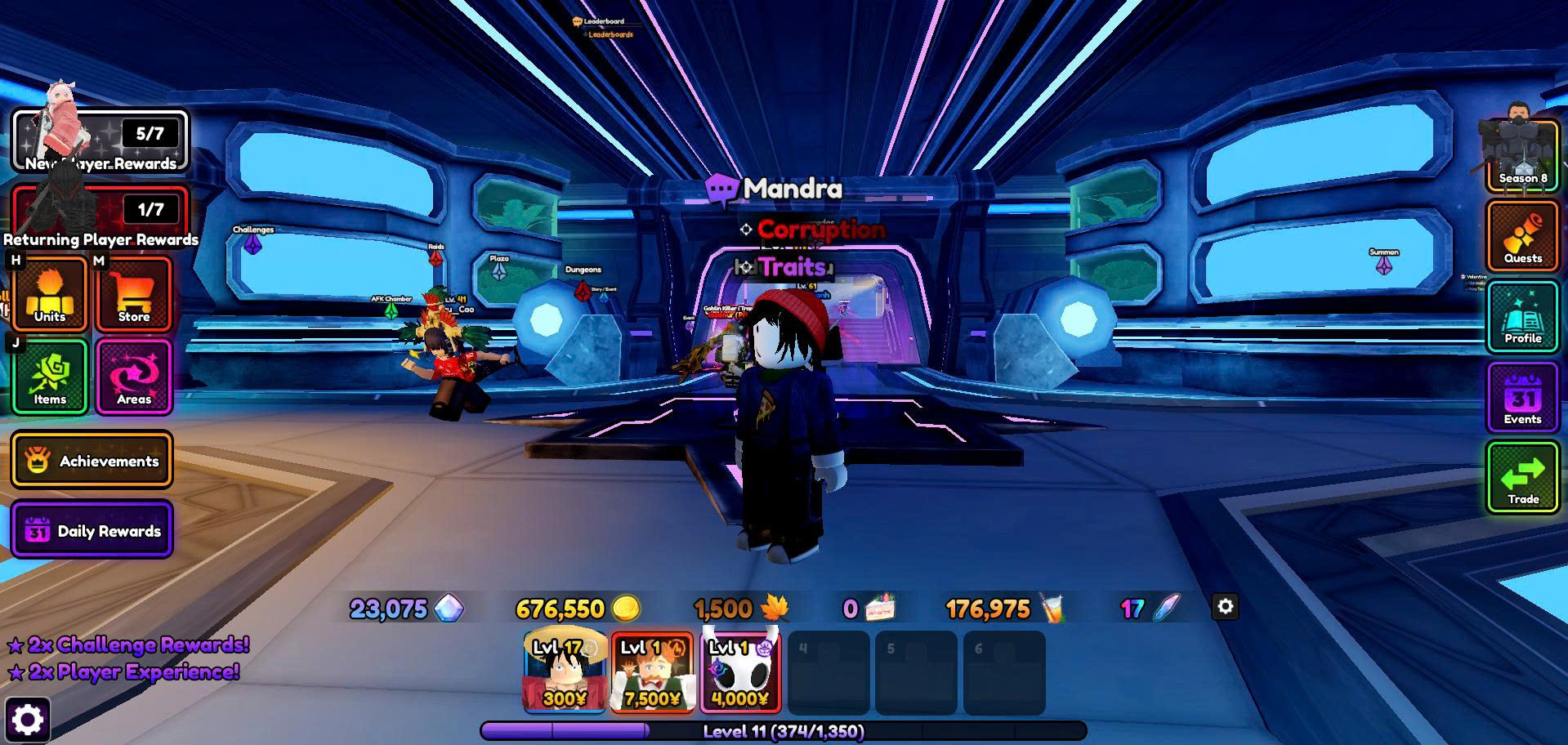
Task: Show the Quests panel
Action: point(1522,236)
